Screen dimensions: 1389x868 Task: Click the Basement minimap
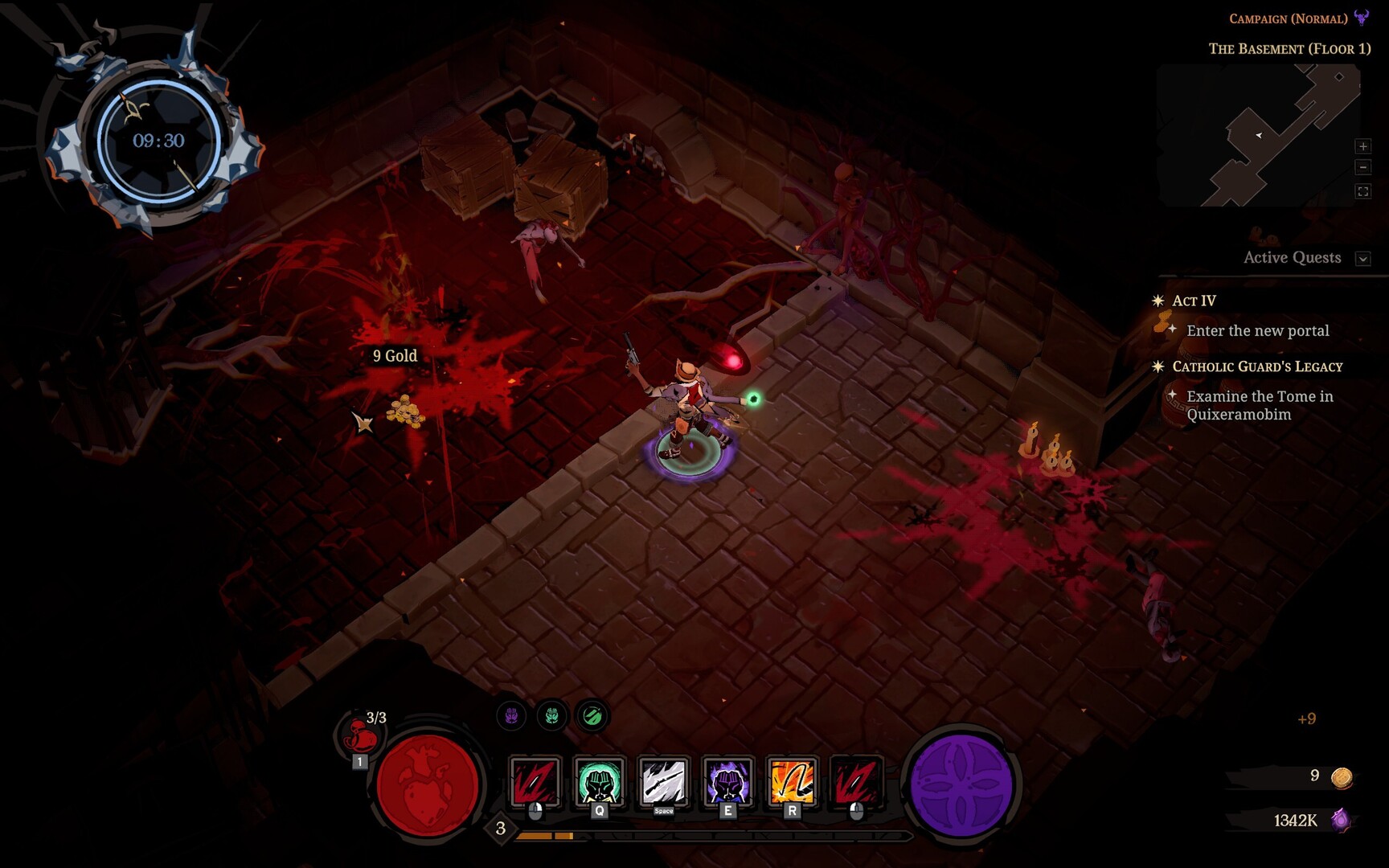[x=1258, y=135]
